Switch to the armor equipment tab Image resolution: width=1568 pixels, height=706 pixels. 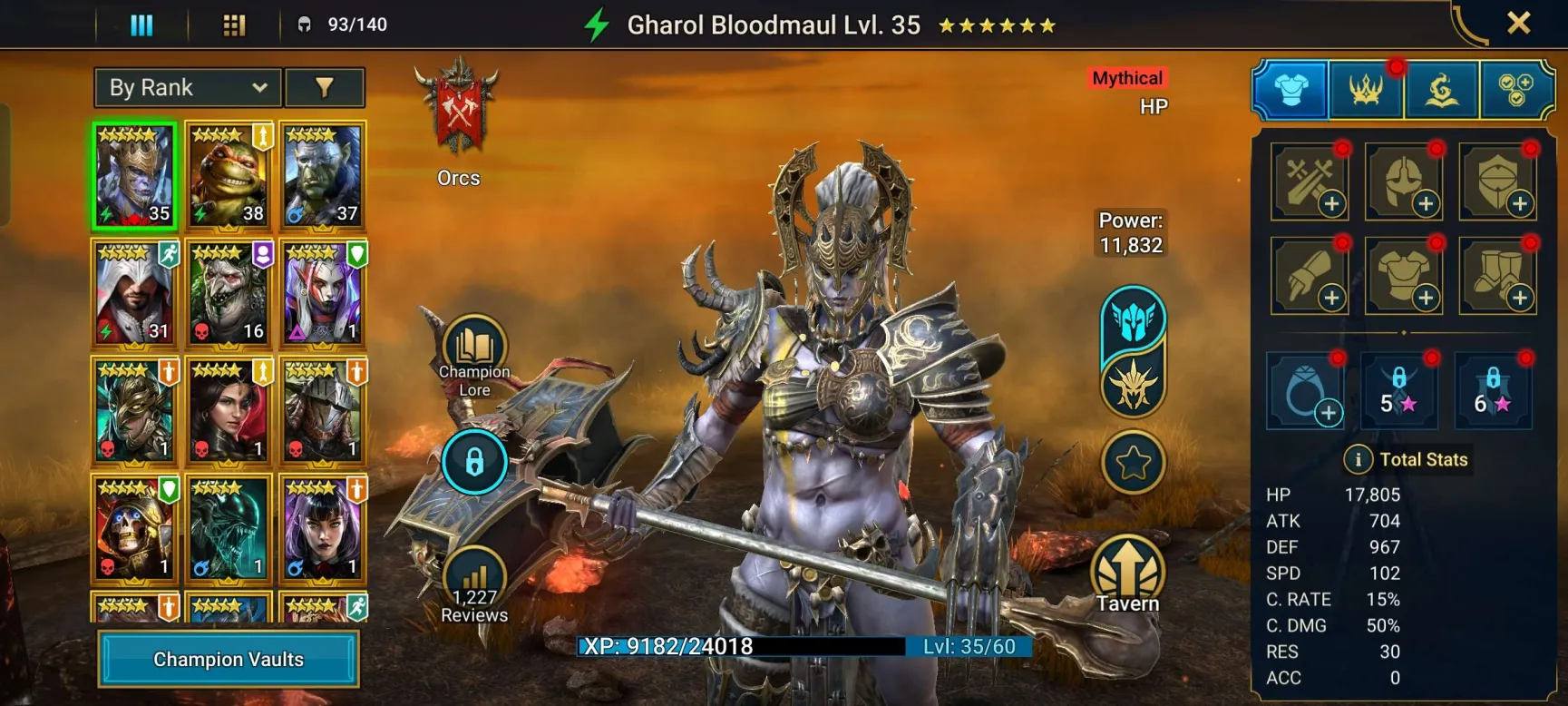click(x=1290, y=90)
